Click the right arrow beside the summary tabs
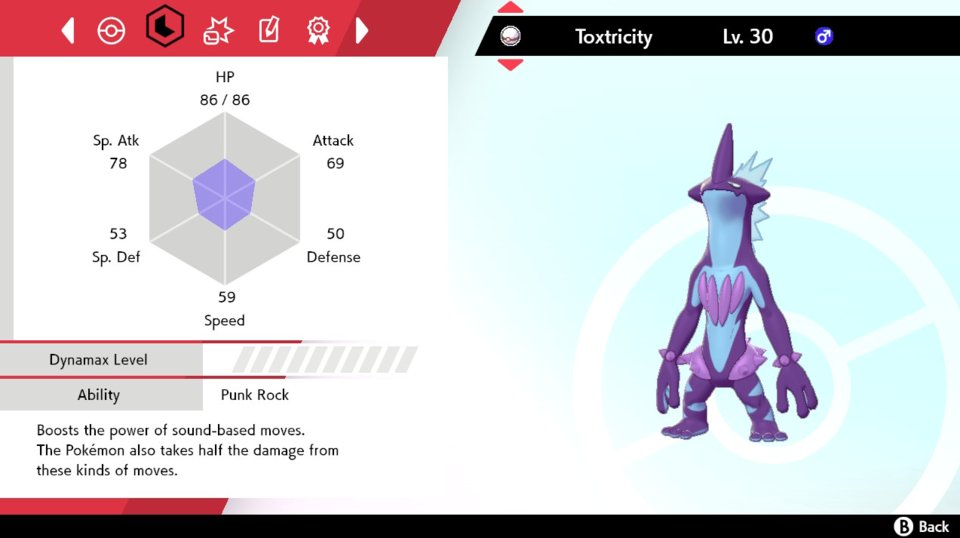Screen dimensions: 960x538 pos(361,31)
